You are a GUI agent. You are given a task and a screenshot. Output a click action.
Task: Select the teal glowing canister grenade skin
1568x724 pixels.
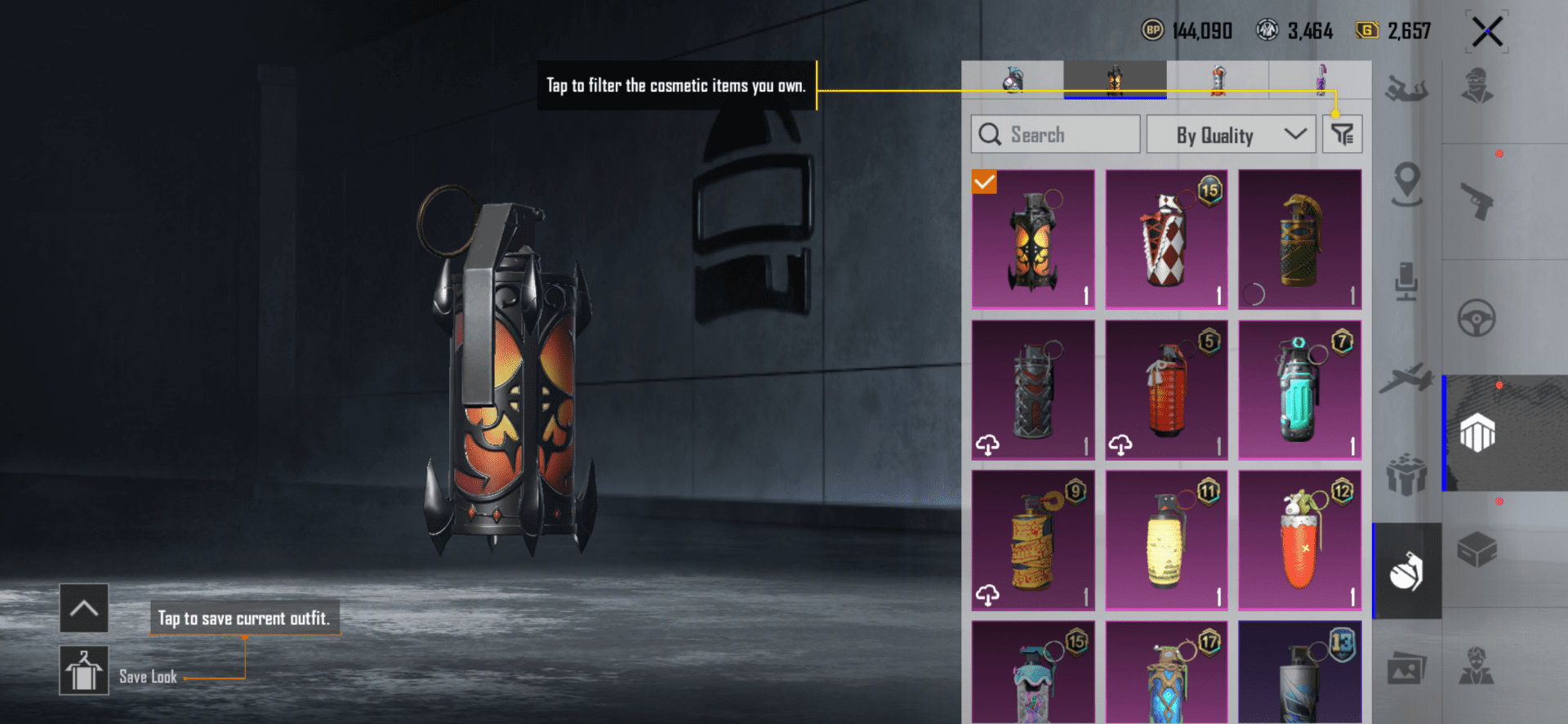[x=1299, y=390]
